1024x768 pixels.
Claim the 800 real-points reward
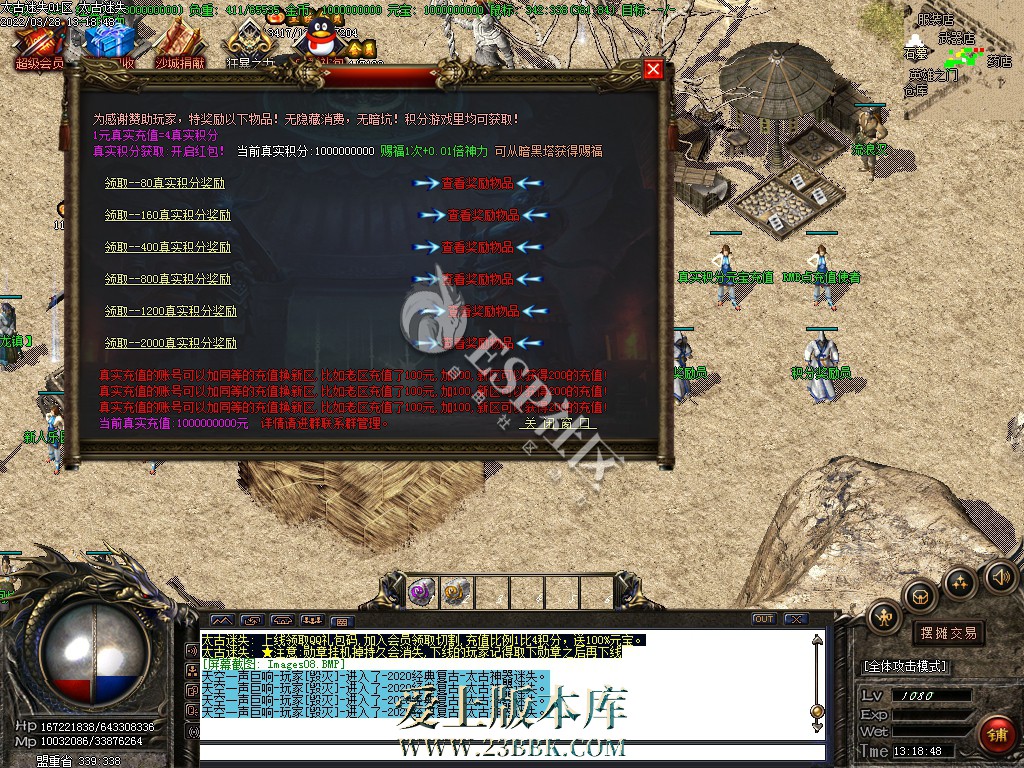[168, 279]
